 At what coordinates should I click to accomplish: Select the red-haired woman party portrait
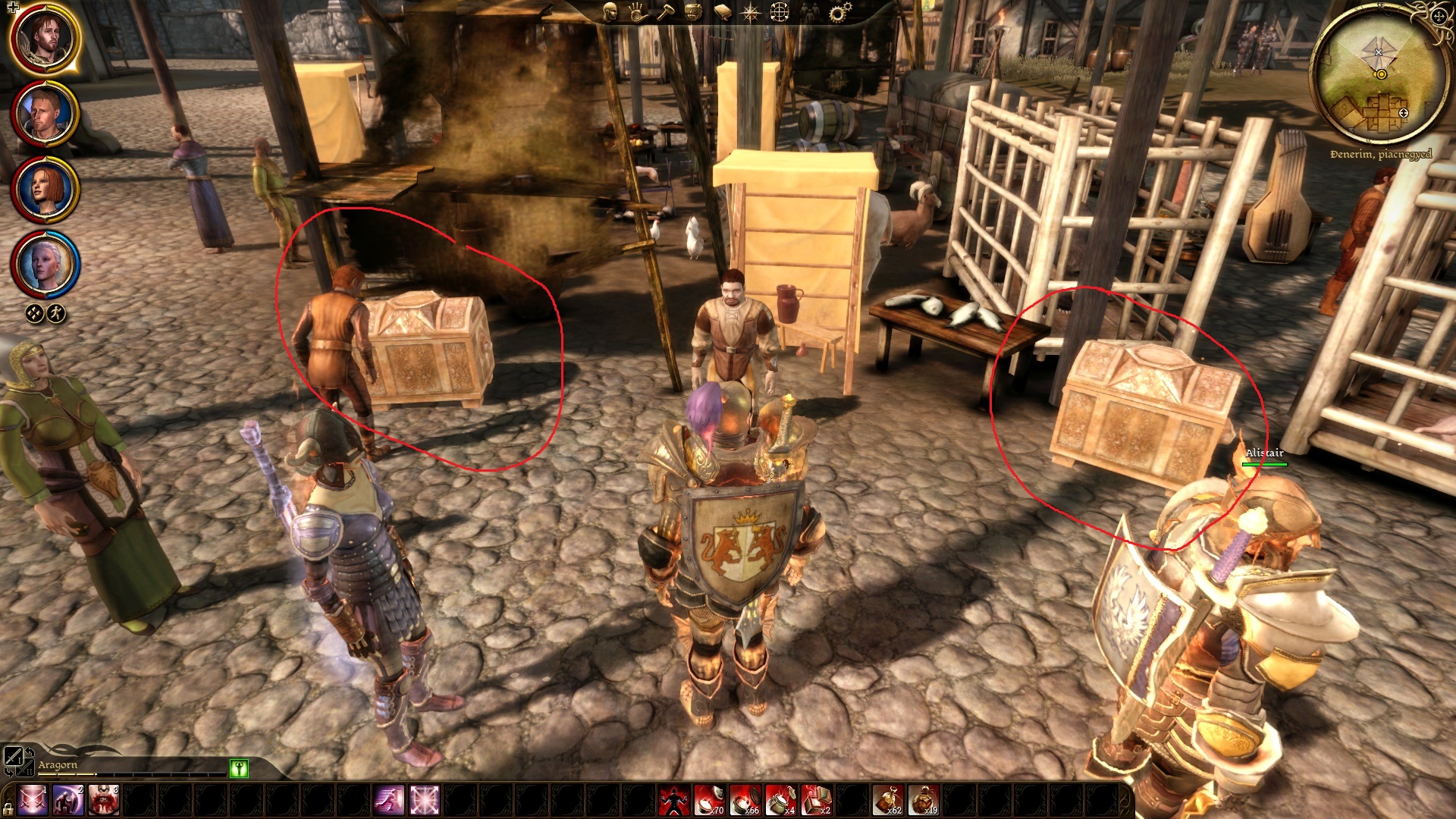(x=45, y=190)
